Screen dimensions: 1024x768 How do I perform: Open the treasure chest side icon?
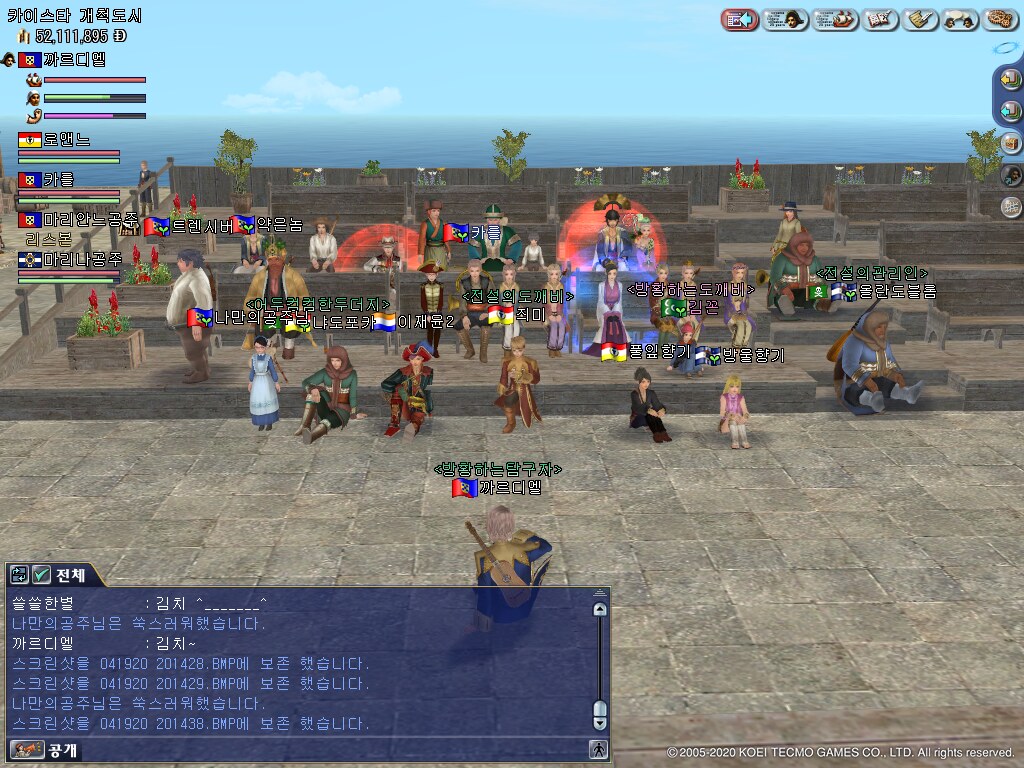(1011, 142)
